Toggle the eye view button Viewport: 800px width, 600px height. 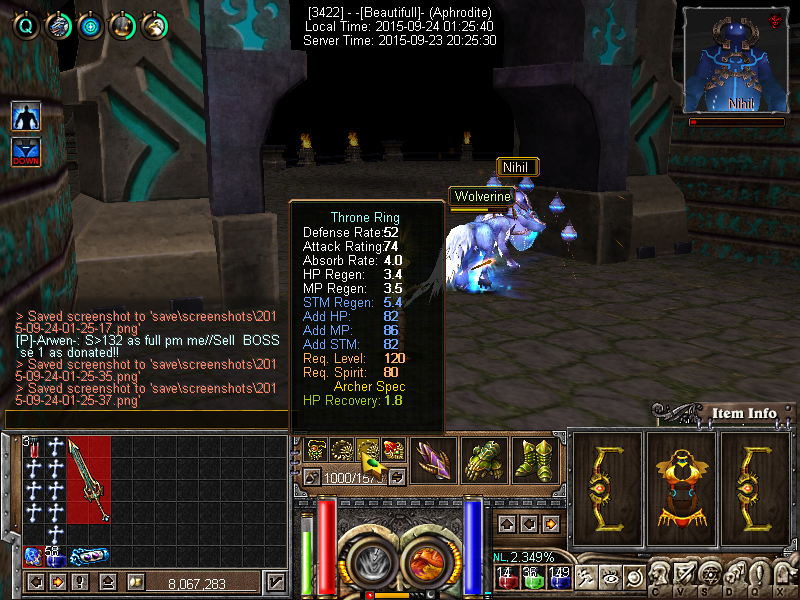click(608, 577)
